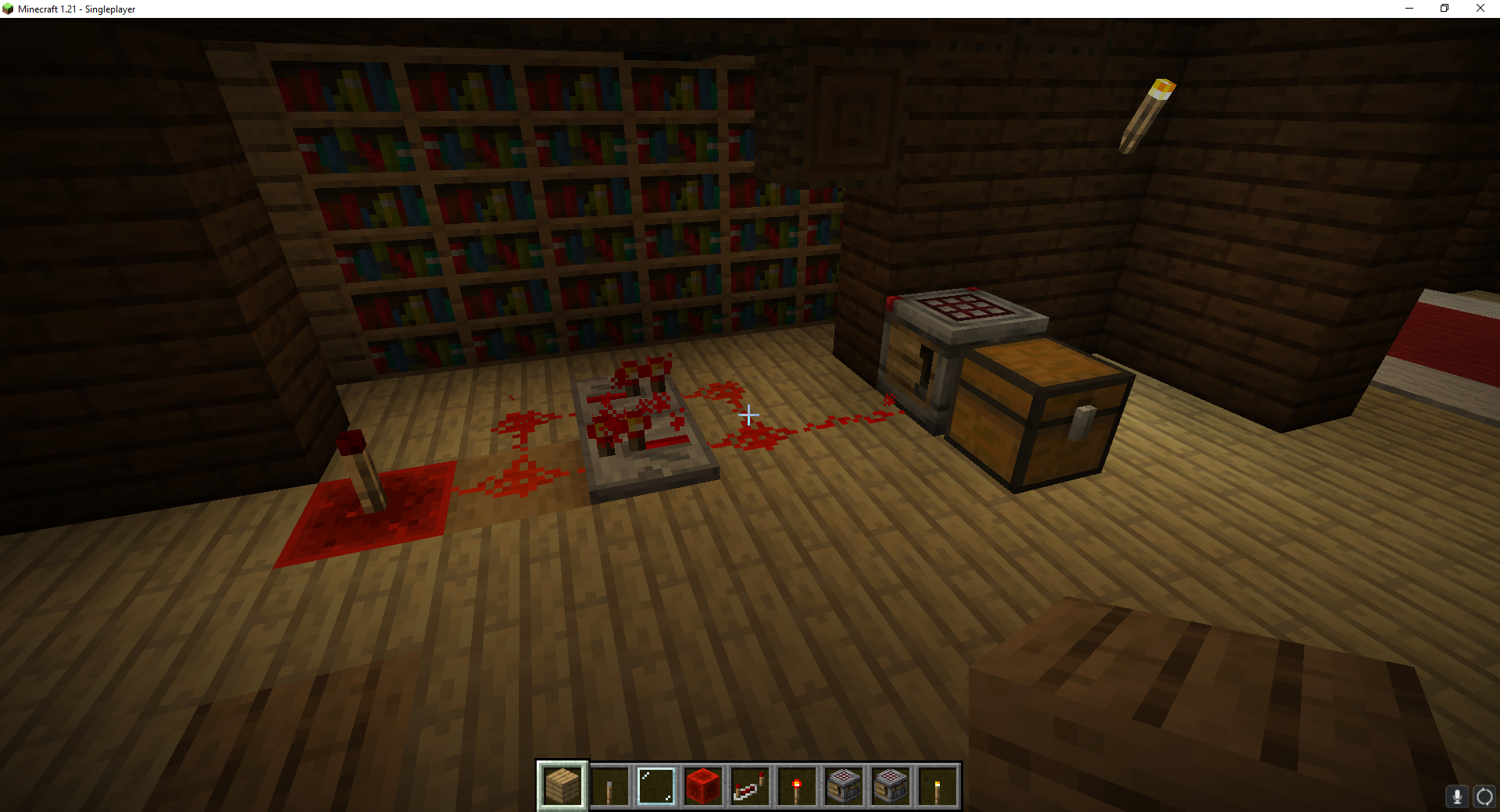Click the circular sync overlay icon
This screenshot has height=812, width=1500.
click(x=1484, y=797)
